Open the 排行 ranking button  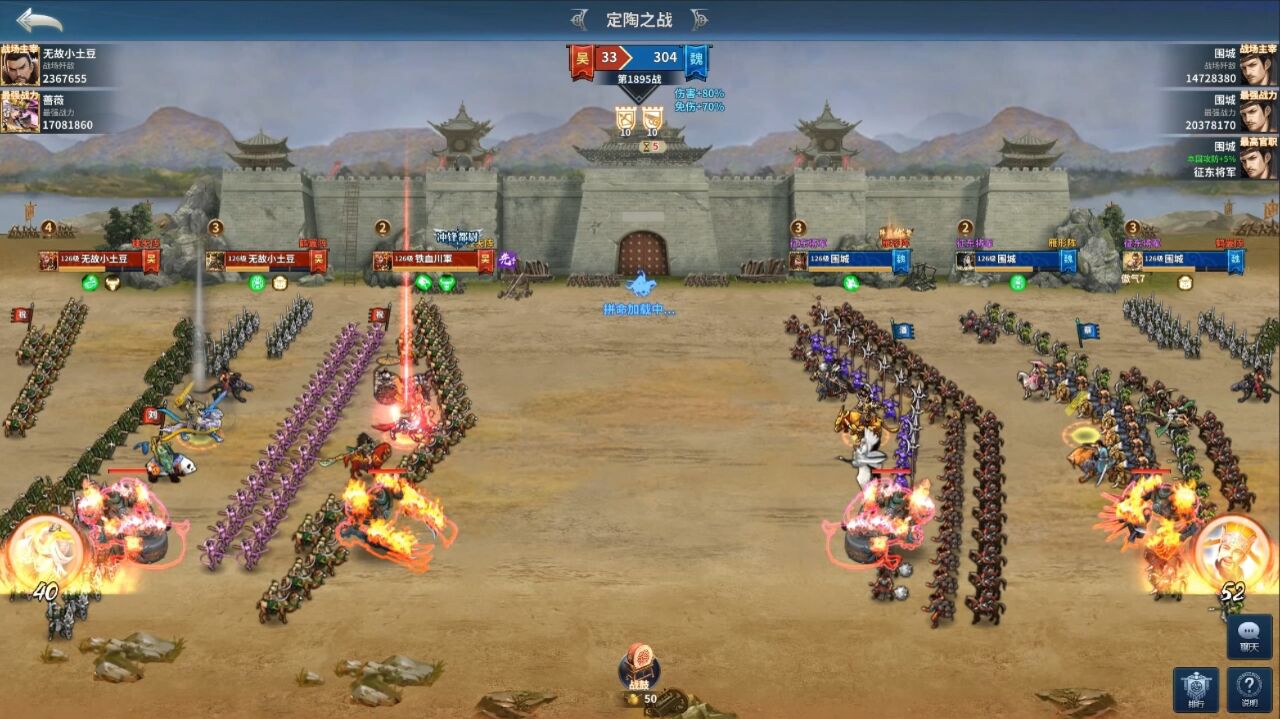click(1195, 688)
